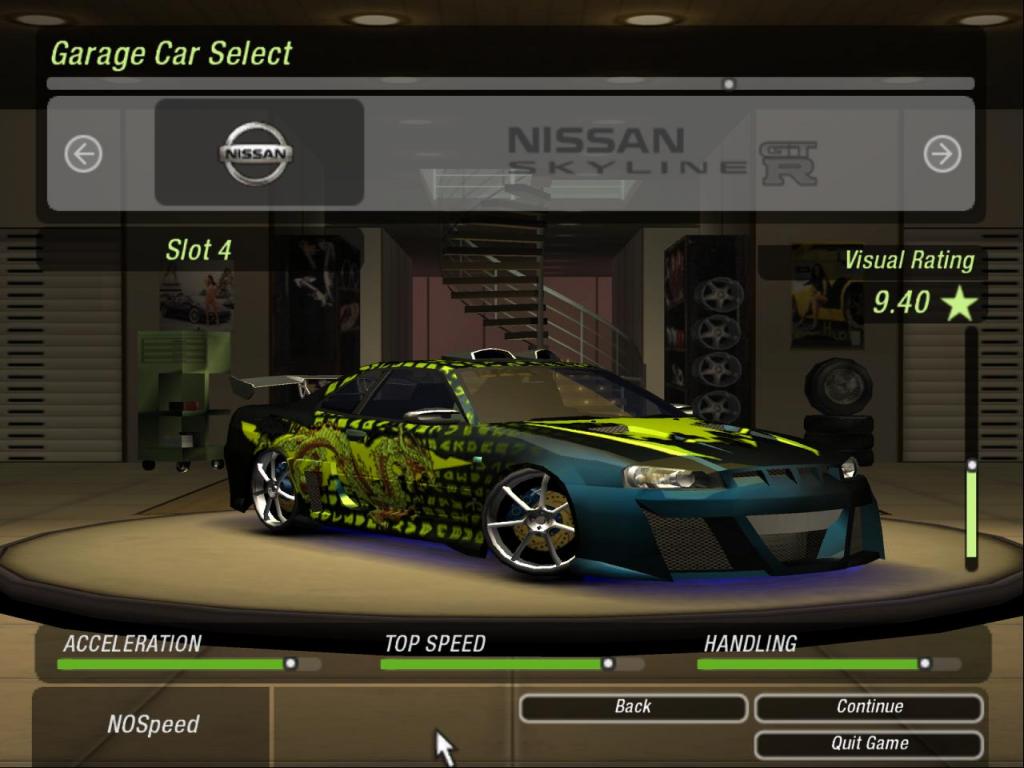The height and width of the screenshot is (768, 1024).
Task: Go to the previous car with left arrow
Action: click(83, 154)
